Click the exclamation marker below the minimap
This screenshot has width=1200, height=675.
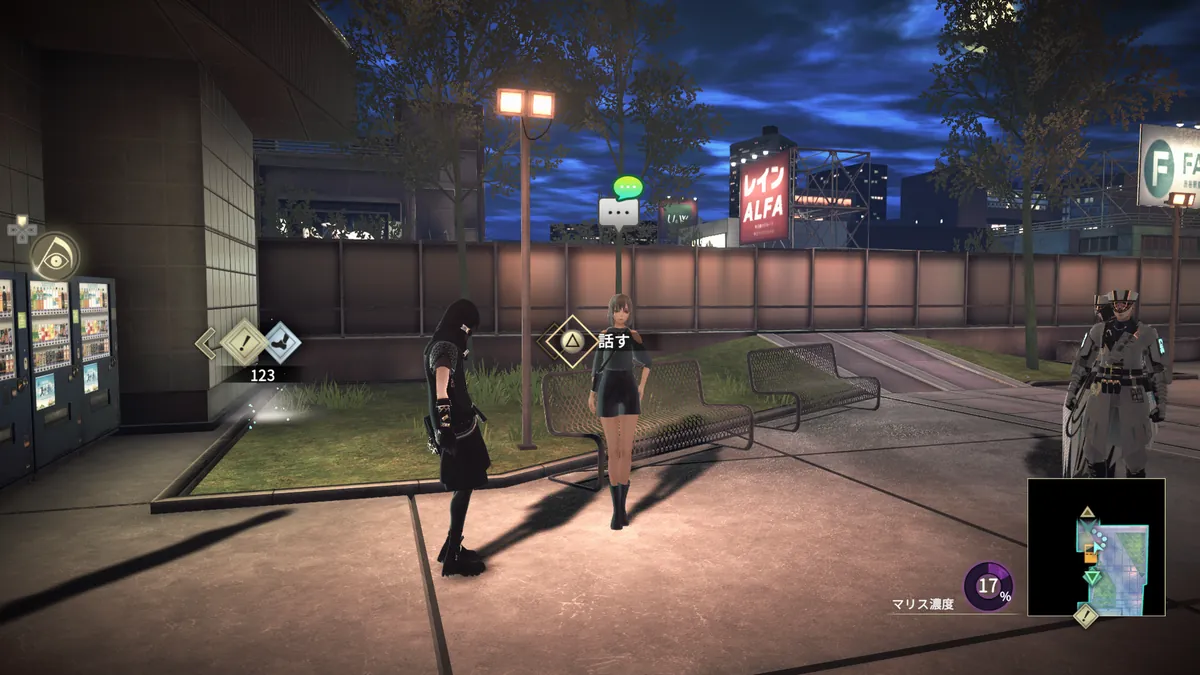click(1085, 615)
